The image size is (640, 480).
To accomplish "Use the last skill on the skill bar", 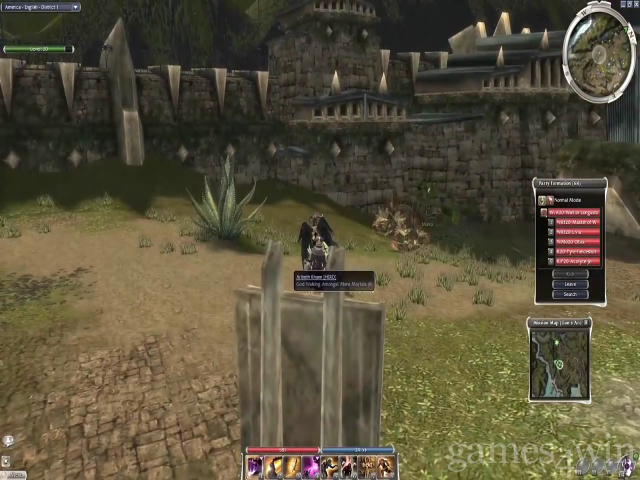I will click(387, 467).
